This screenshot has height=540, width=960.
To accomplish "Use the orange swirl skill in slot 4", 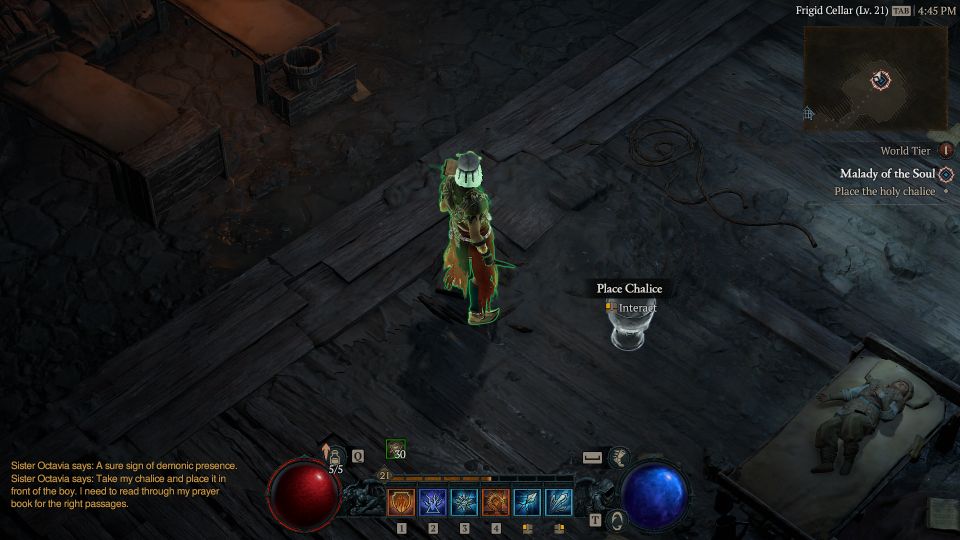I will [x=496, y=501].
